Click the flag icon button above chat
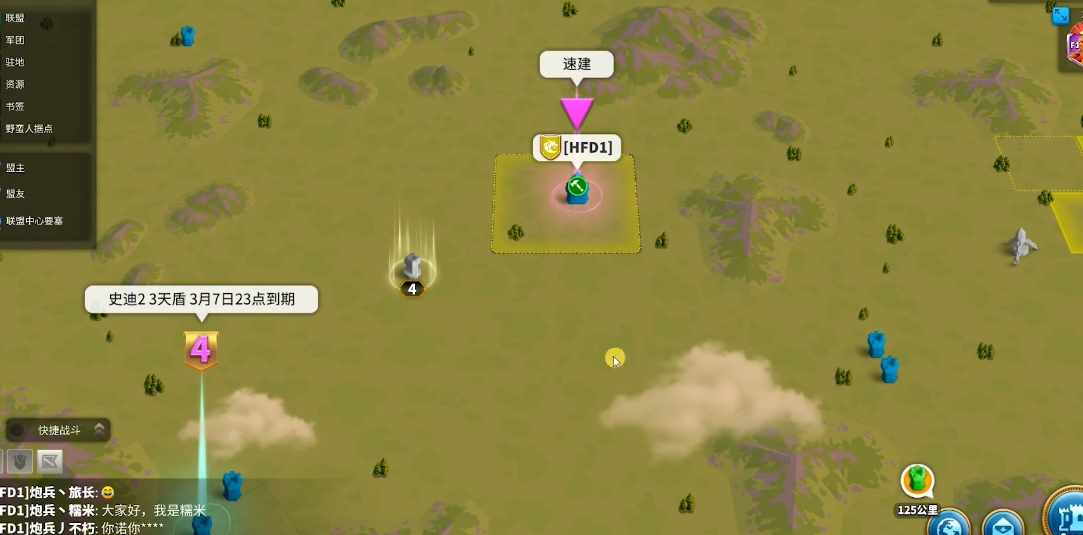The width and height of the screenshot is (1083, 535). 50,461
